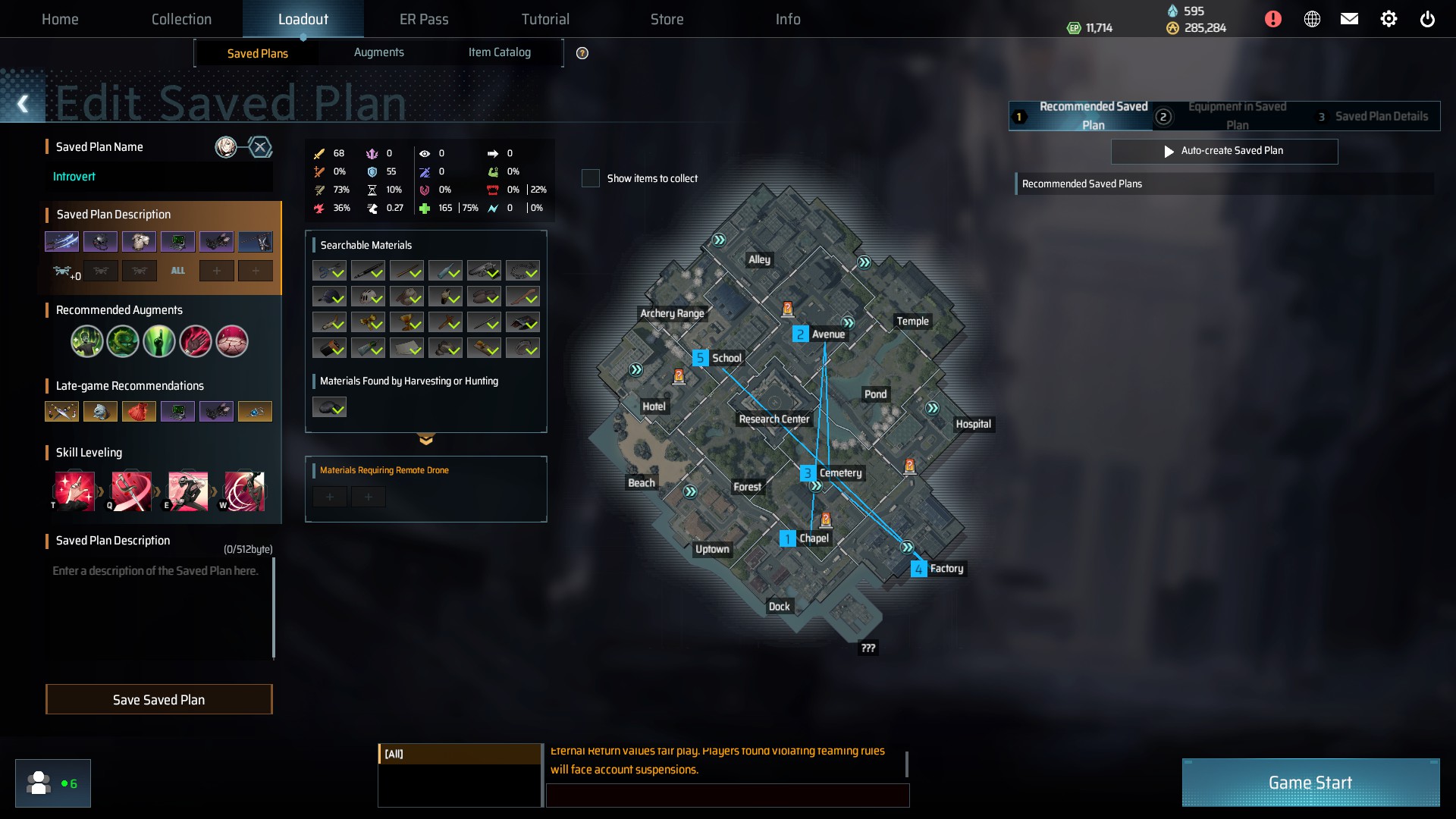This screenshot has width=1456, height=819.
Task: Save the Saved Plan
Action: pos(158,699)
